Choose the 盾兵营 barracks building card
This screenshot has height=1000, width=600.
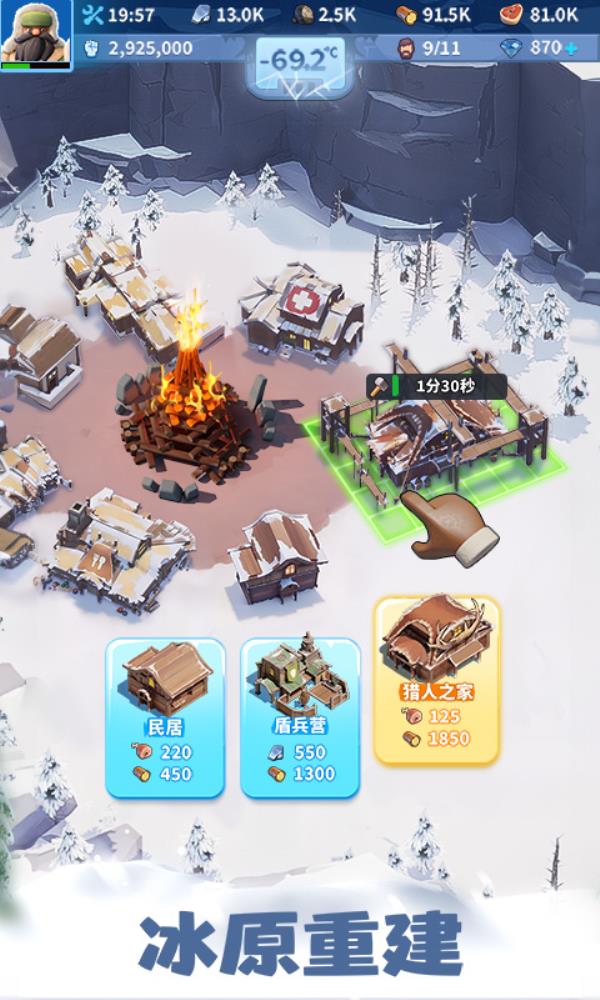(300, 716)
